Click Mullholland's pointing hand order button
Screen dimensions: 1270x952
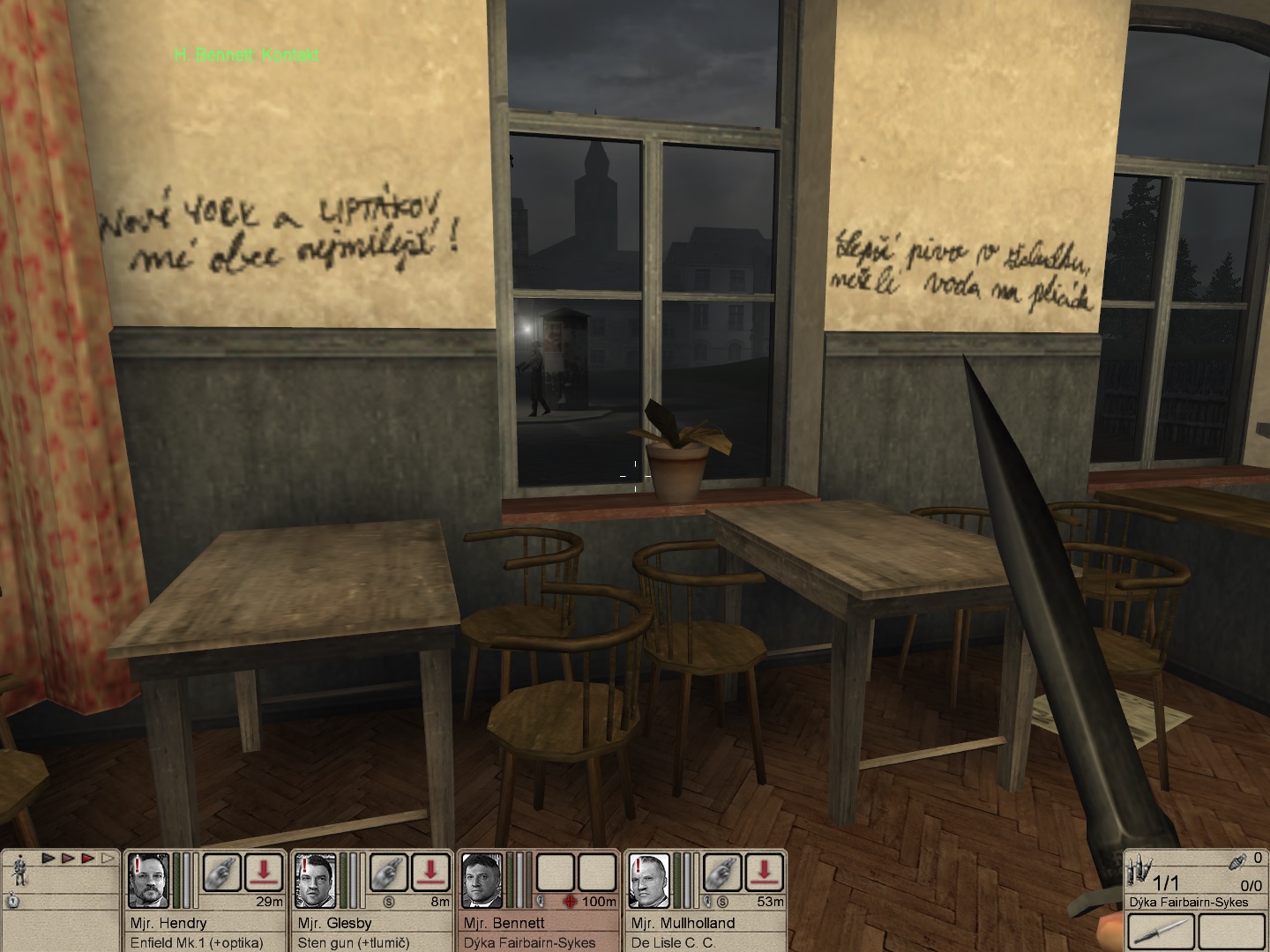(721, 872)
